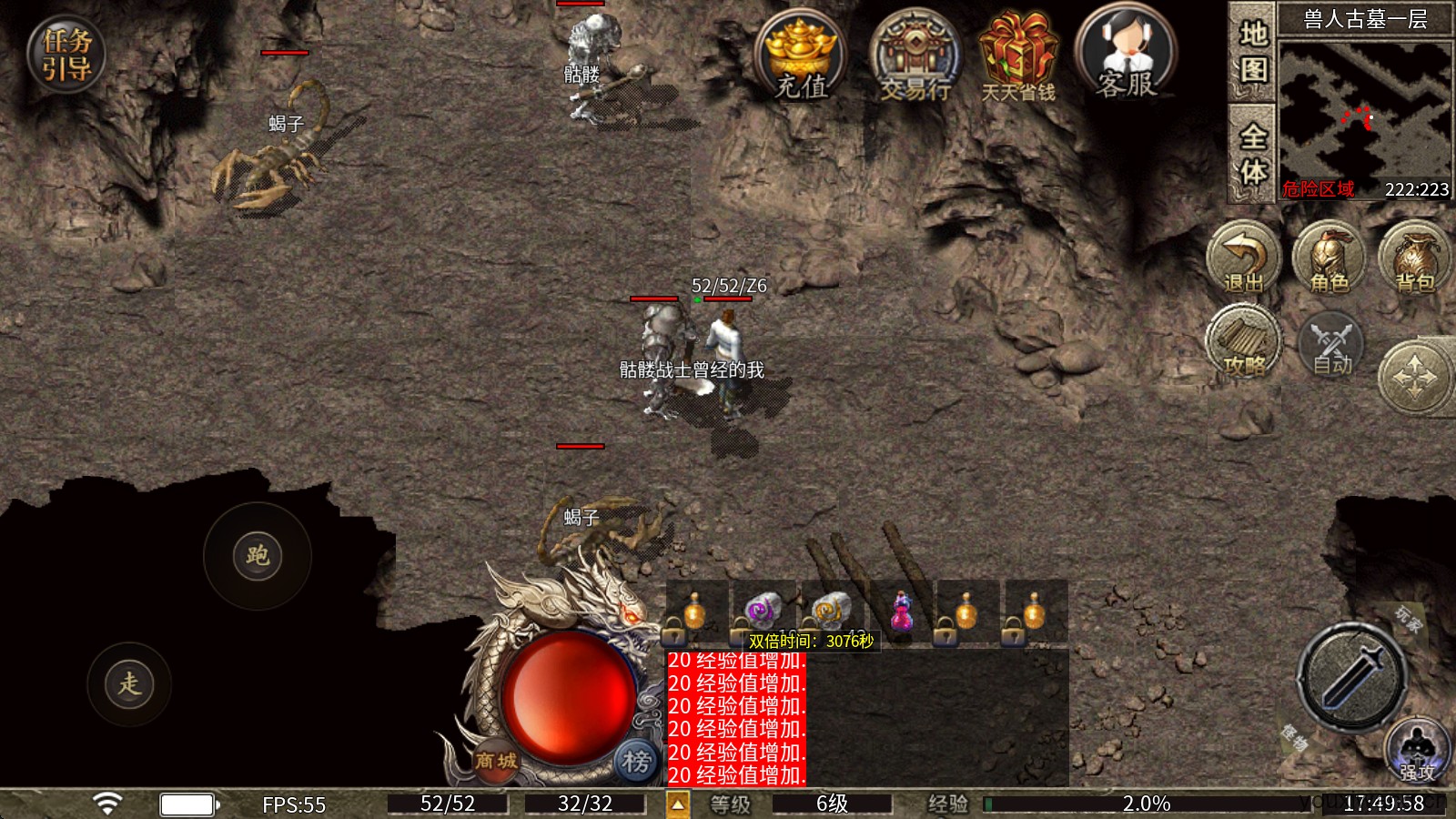Open the 角色 character sheet
Image resolution: width=1456 pixels, height=819 pixels.
click(x=1329, y=258)
